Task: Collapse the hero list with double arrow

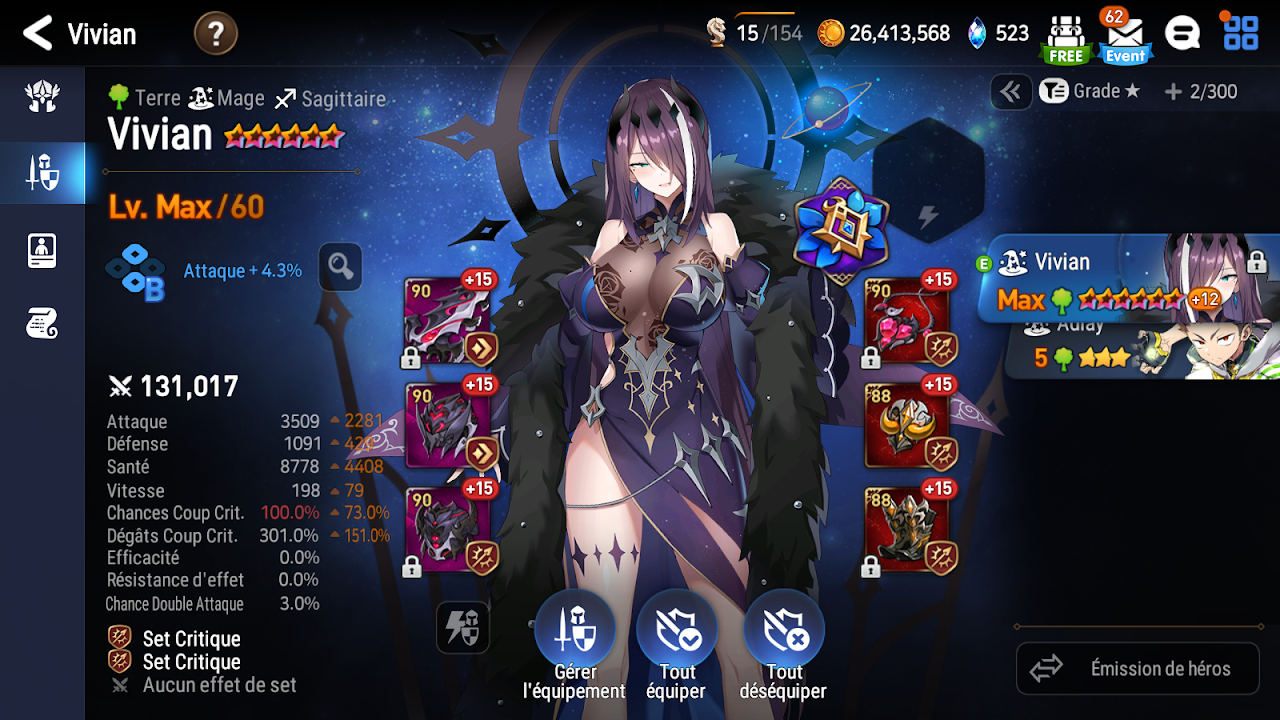Action: [1011, 92]
